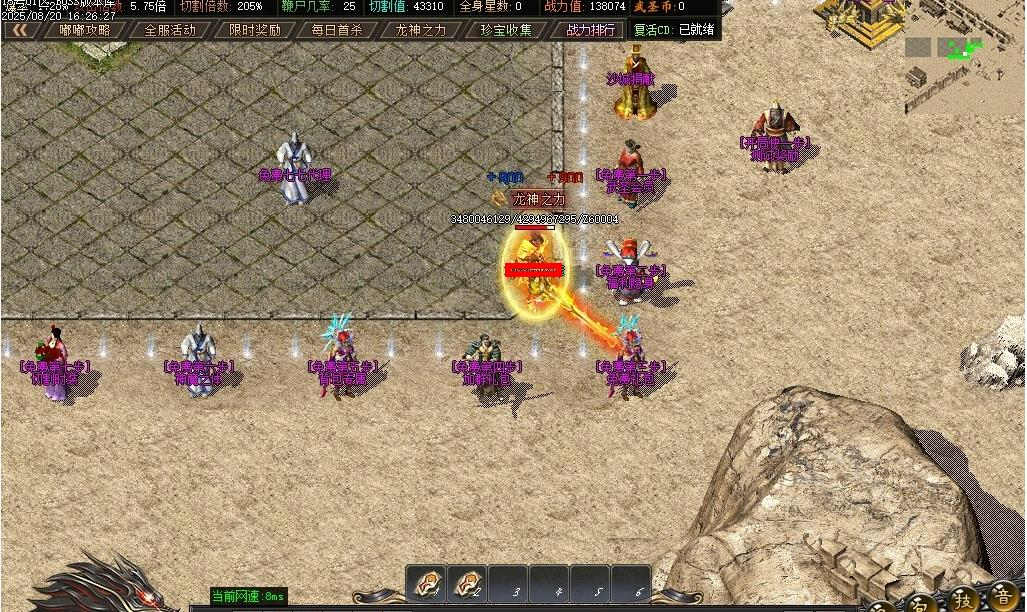Use the scroll item in hotbar slot 2
Screen dimensions: 1027x612
pyautogui.click(x=467, y=584)
